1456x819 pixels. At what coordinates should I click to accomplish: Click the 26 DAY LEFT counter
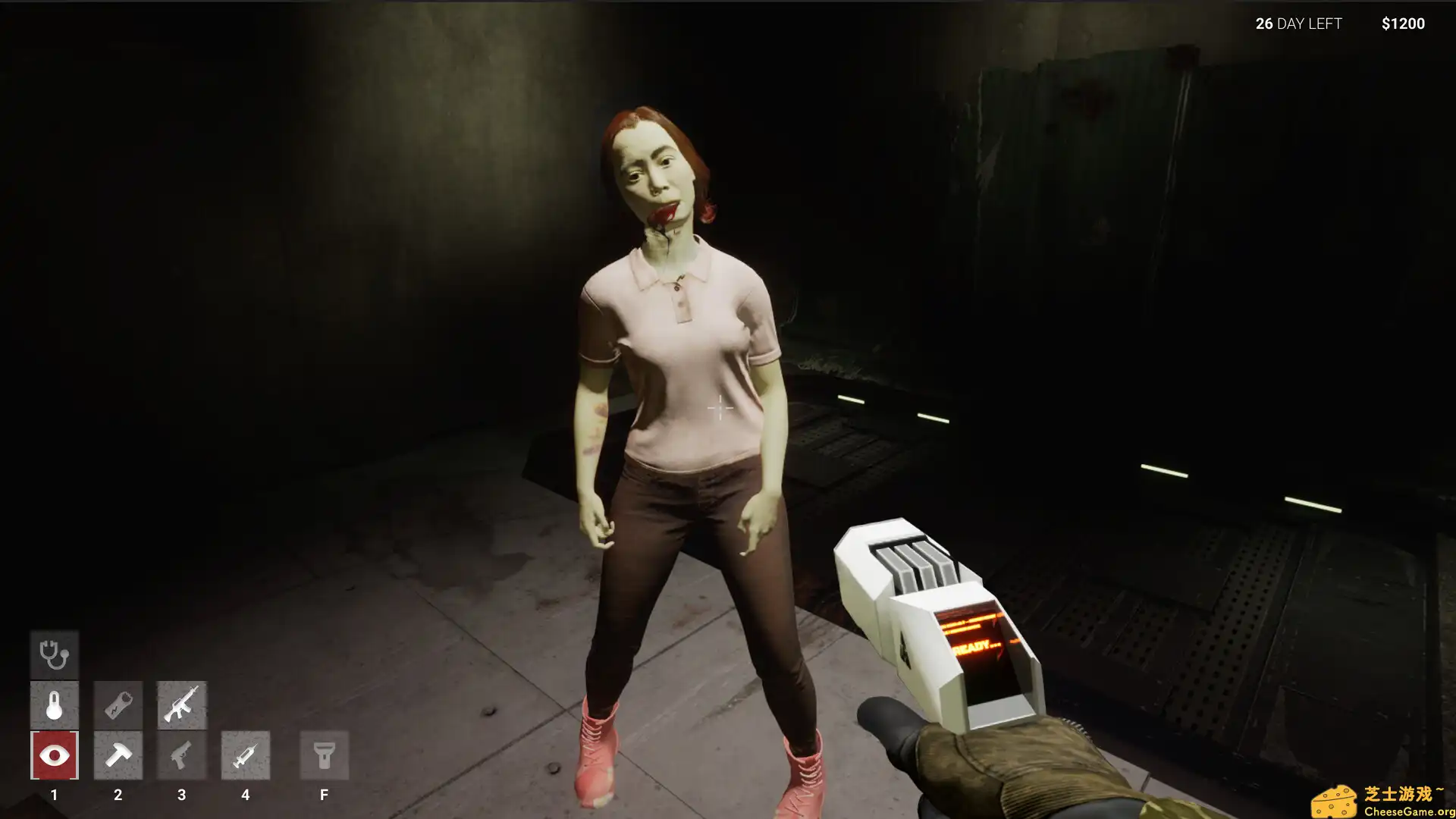tap(1297, 24)
